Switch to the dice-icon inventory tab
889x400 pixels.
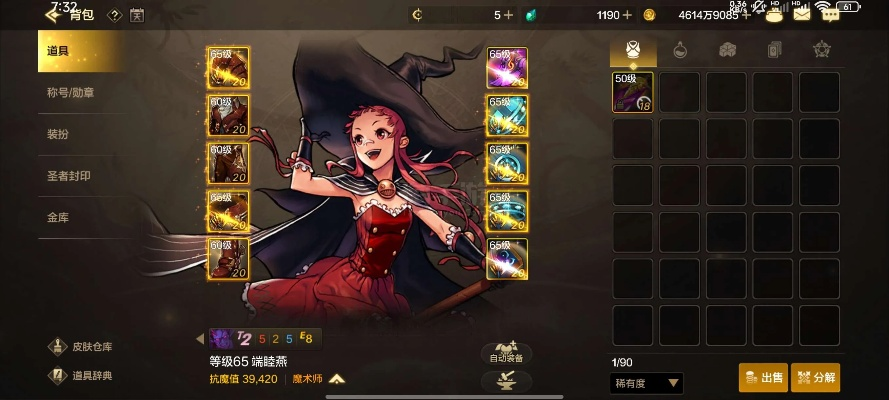pyautogui.click(x=727, y=49)
